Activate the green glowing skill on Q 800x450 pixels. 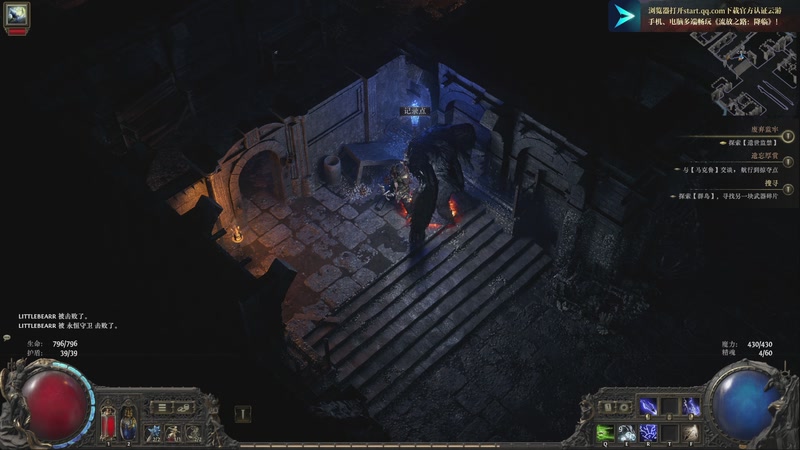606,432
